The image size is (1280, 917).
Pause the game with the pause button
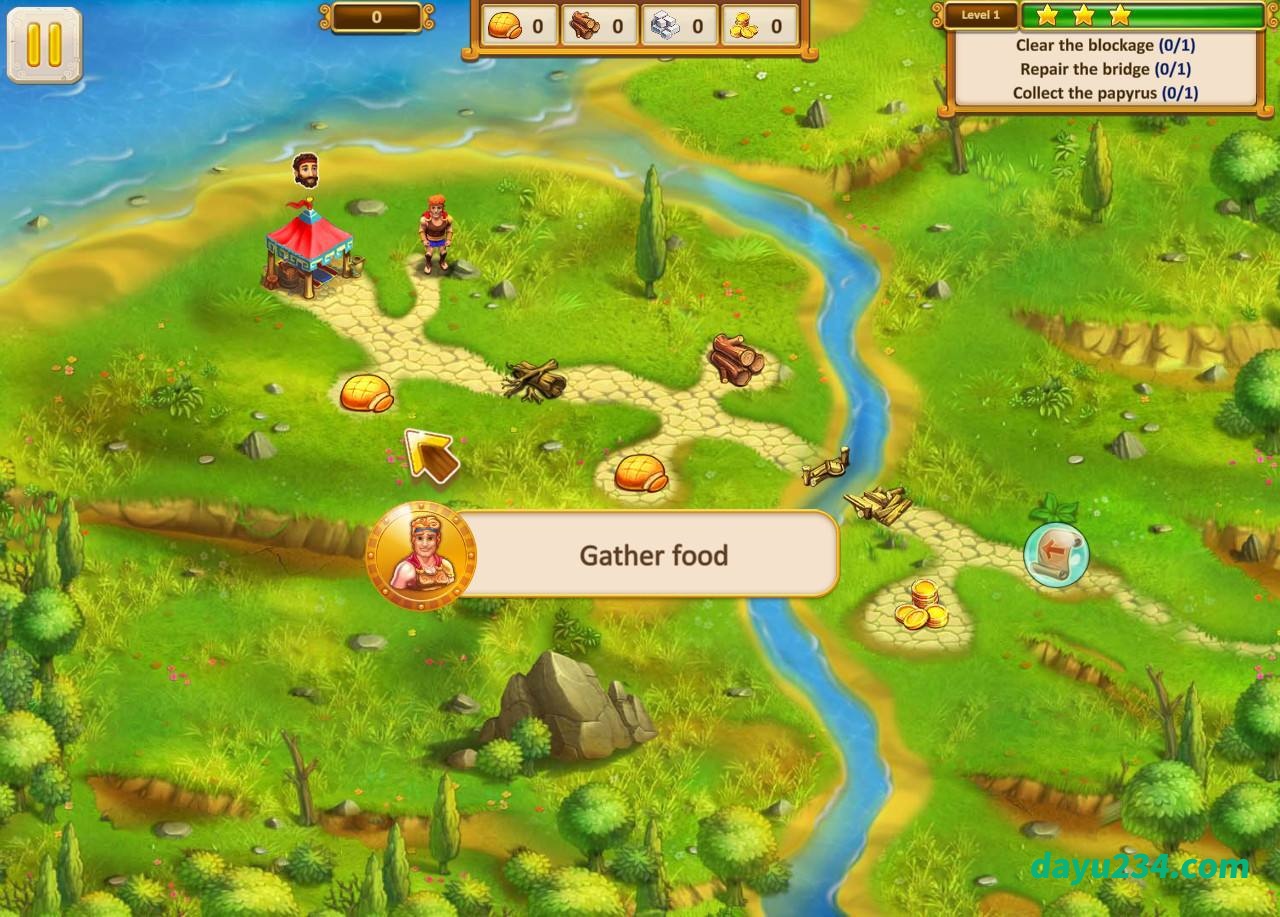pos(44,45)
